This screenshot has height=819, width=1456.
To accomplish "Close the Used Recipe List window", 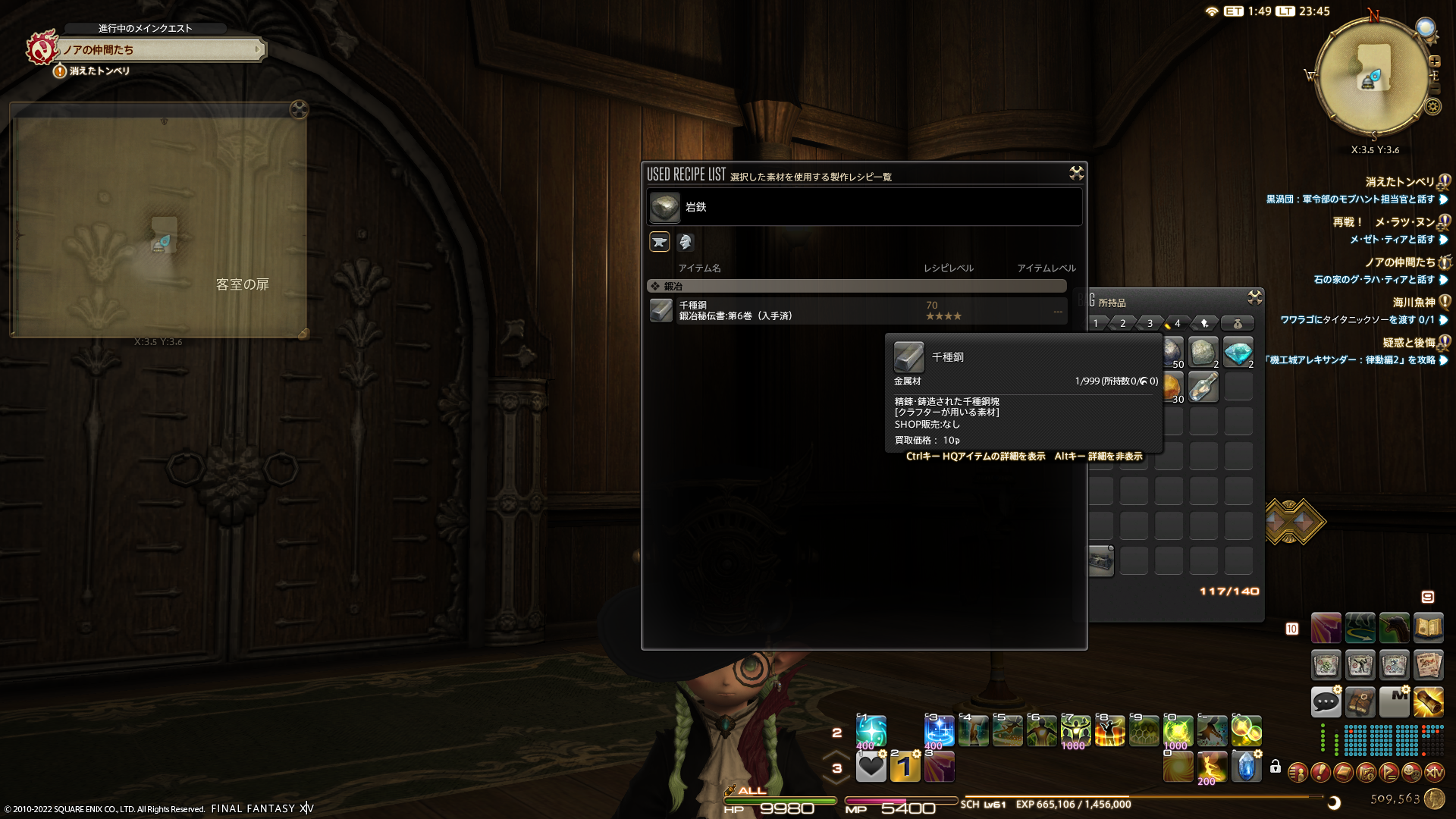I will click(x=1076, y=174).
